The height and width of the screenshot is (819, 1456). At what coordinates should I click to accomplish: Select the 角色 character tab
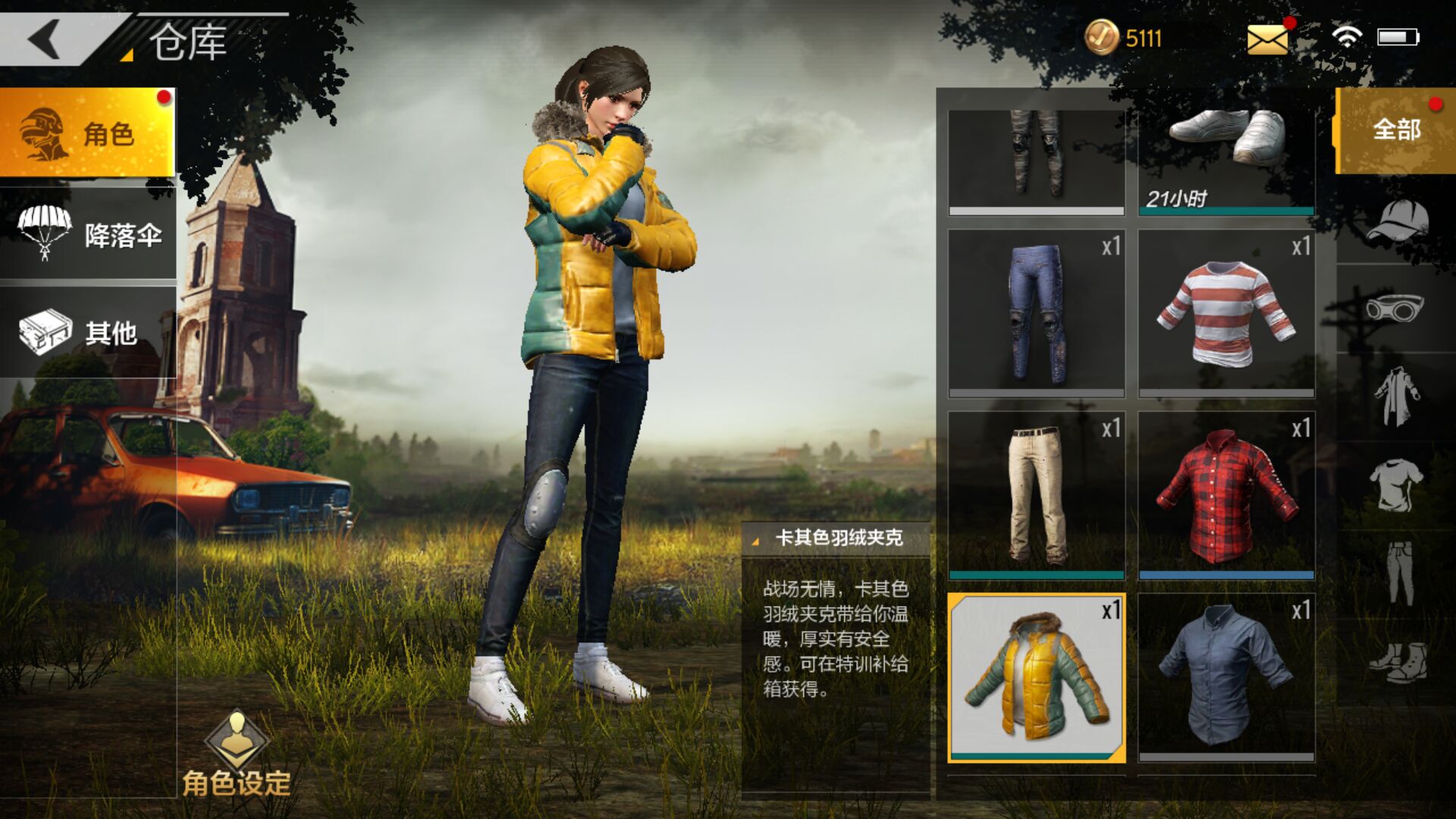[87, 133]
